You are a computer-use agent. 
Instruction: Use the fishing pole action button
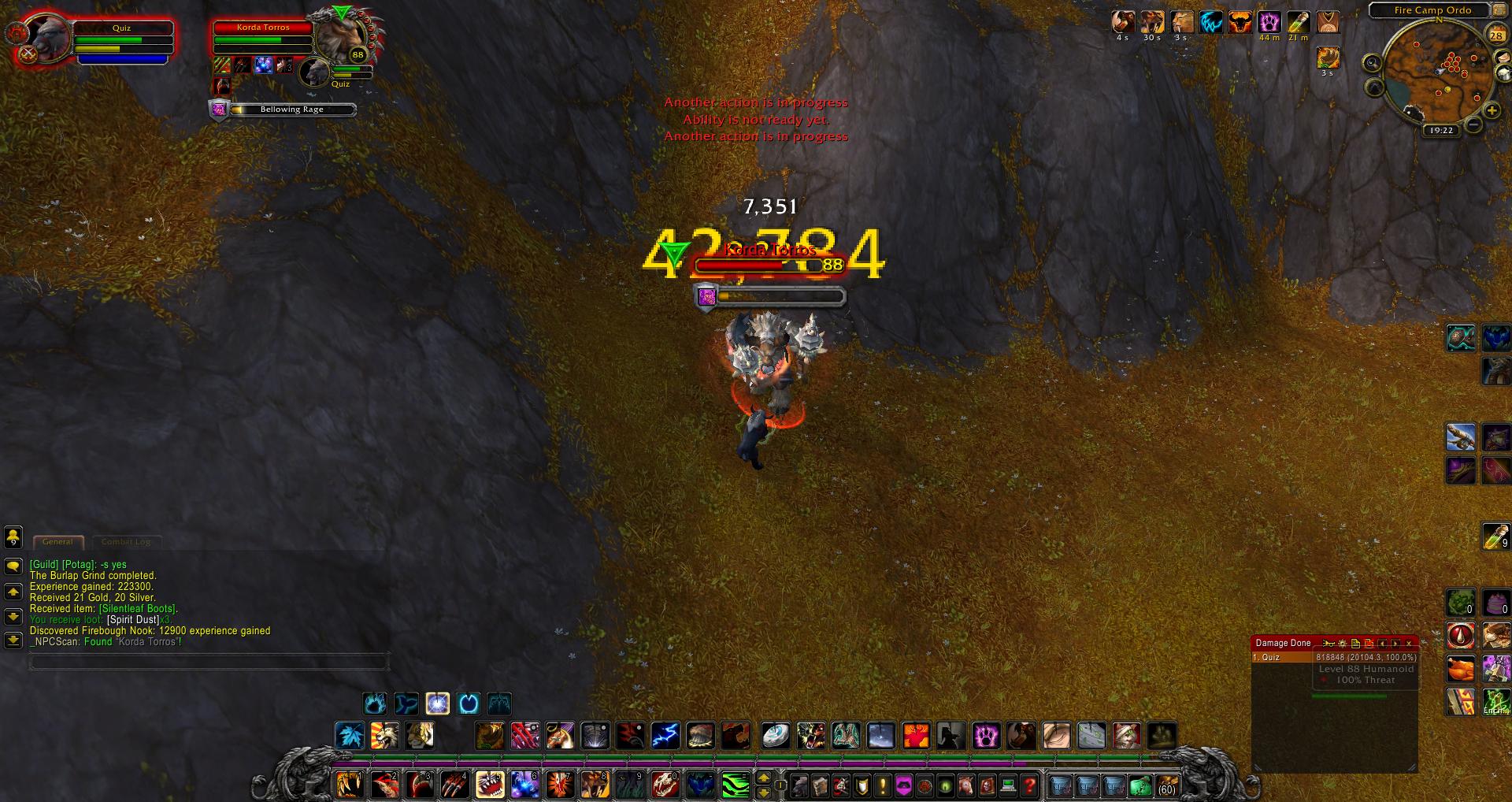[1461, 436]
